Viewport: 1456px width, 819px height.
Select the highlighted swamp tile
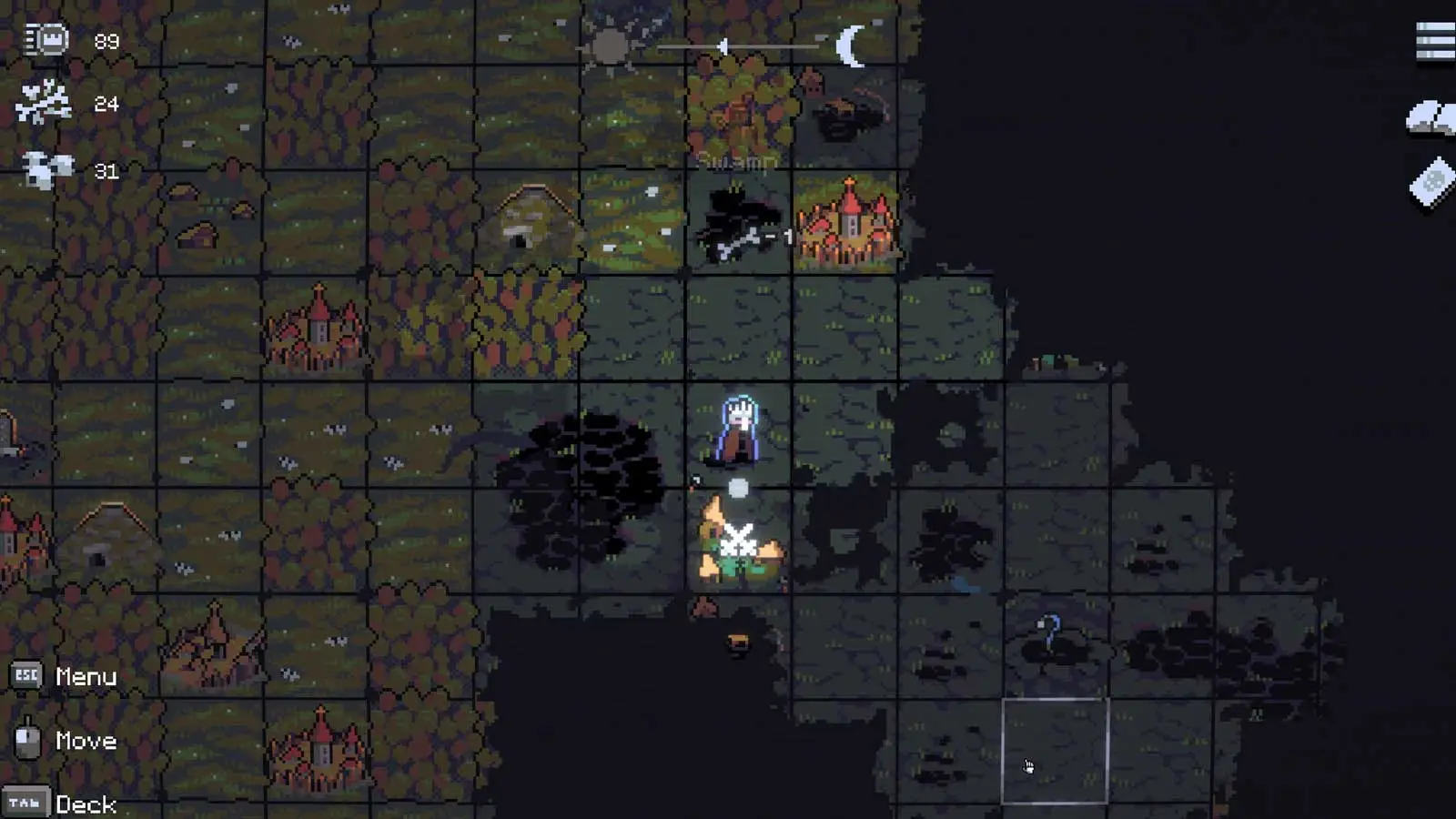point(1055,752)
